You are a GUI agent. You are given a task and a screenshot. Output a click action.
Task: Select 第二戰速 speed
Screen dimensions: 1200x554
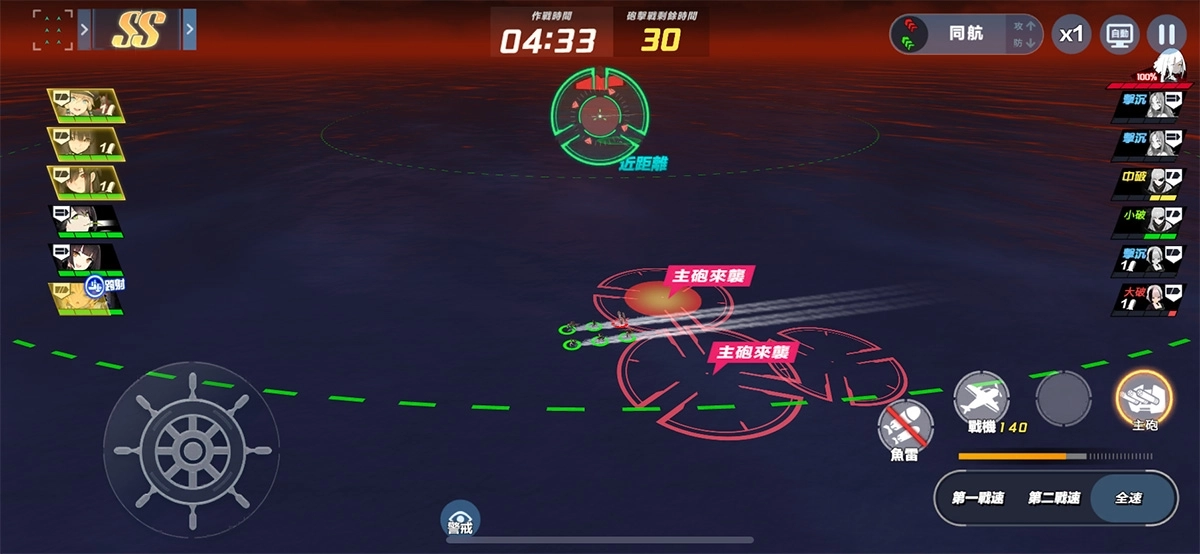(1054, 498)
